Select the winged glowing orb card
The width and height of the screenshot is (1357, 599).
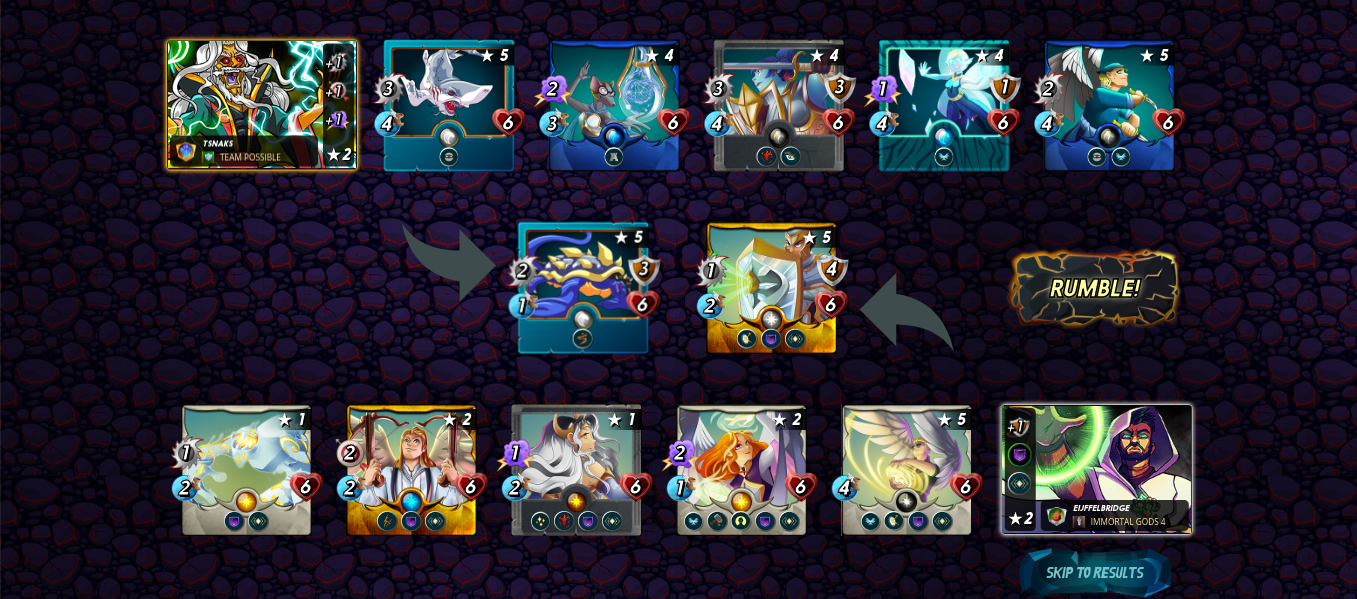coord(906,470)
